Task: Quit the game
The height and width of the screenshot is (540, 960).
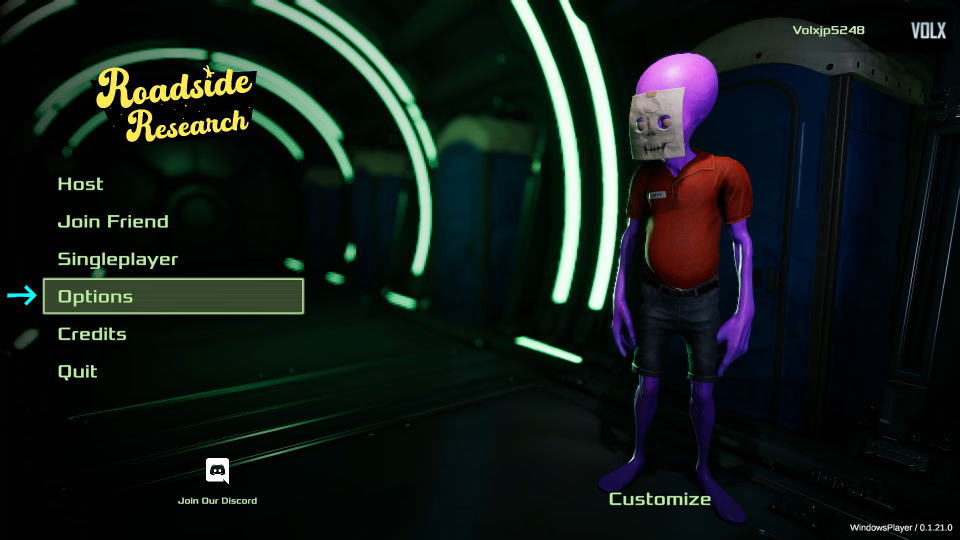Action: click(78, 371)
